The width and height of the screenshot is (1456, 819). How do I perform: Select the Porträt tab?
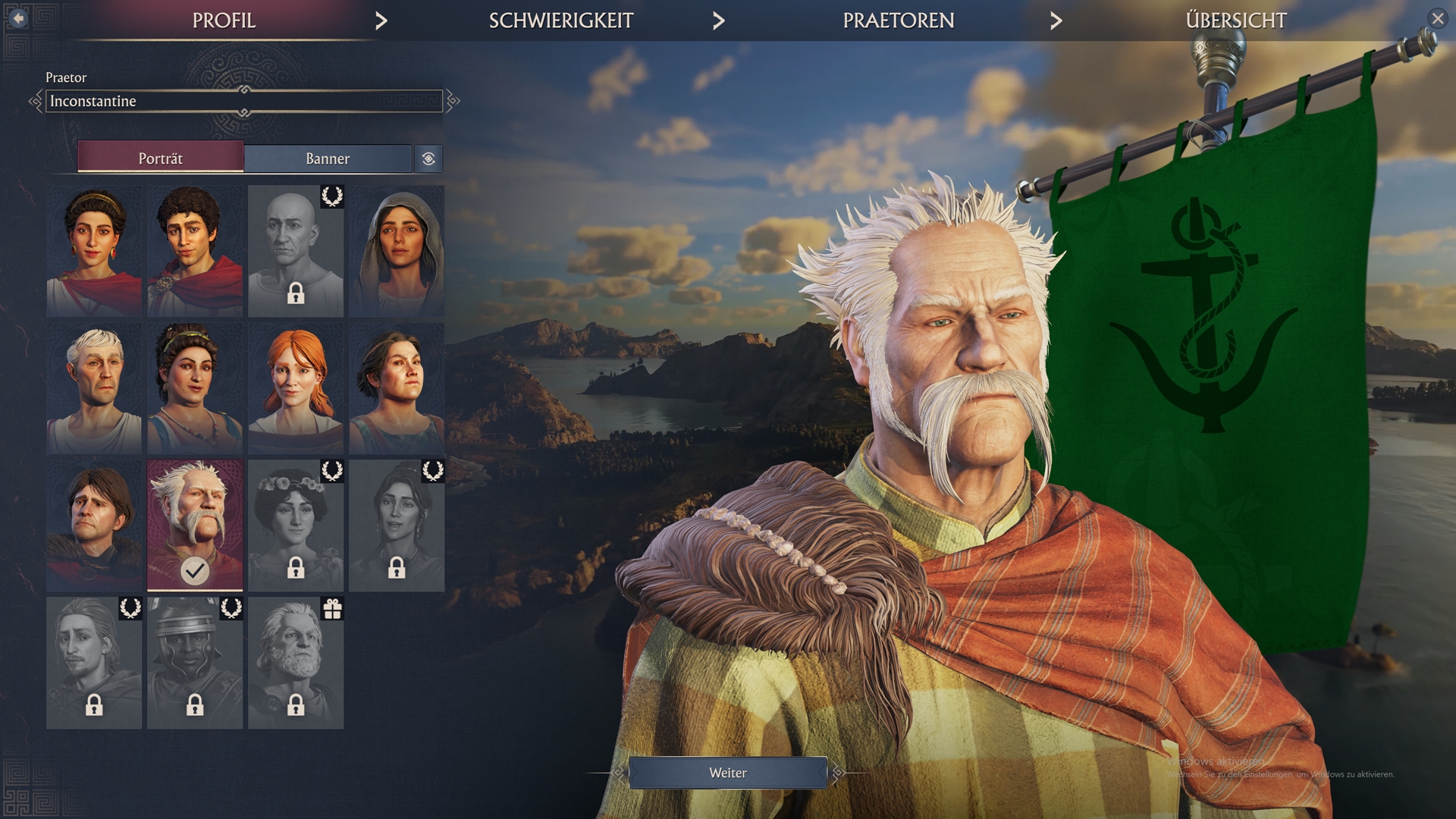pos(161,158)
